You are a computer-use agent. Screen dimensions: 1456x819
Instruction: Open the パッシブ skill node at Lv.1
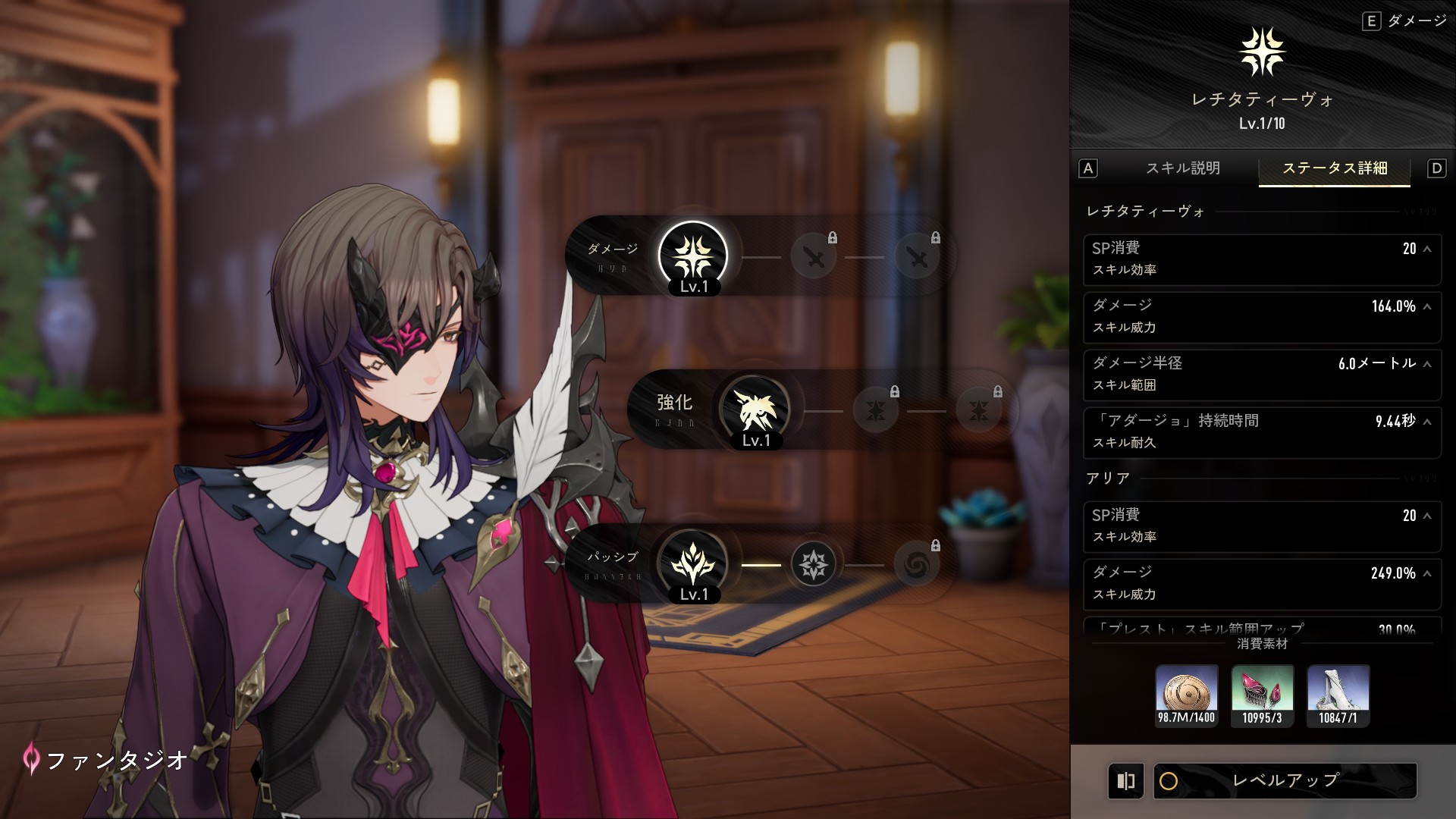(692, 564)
